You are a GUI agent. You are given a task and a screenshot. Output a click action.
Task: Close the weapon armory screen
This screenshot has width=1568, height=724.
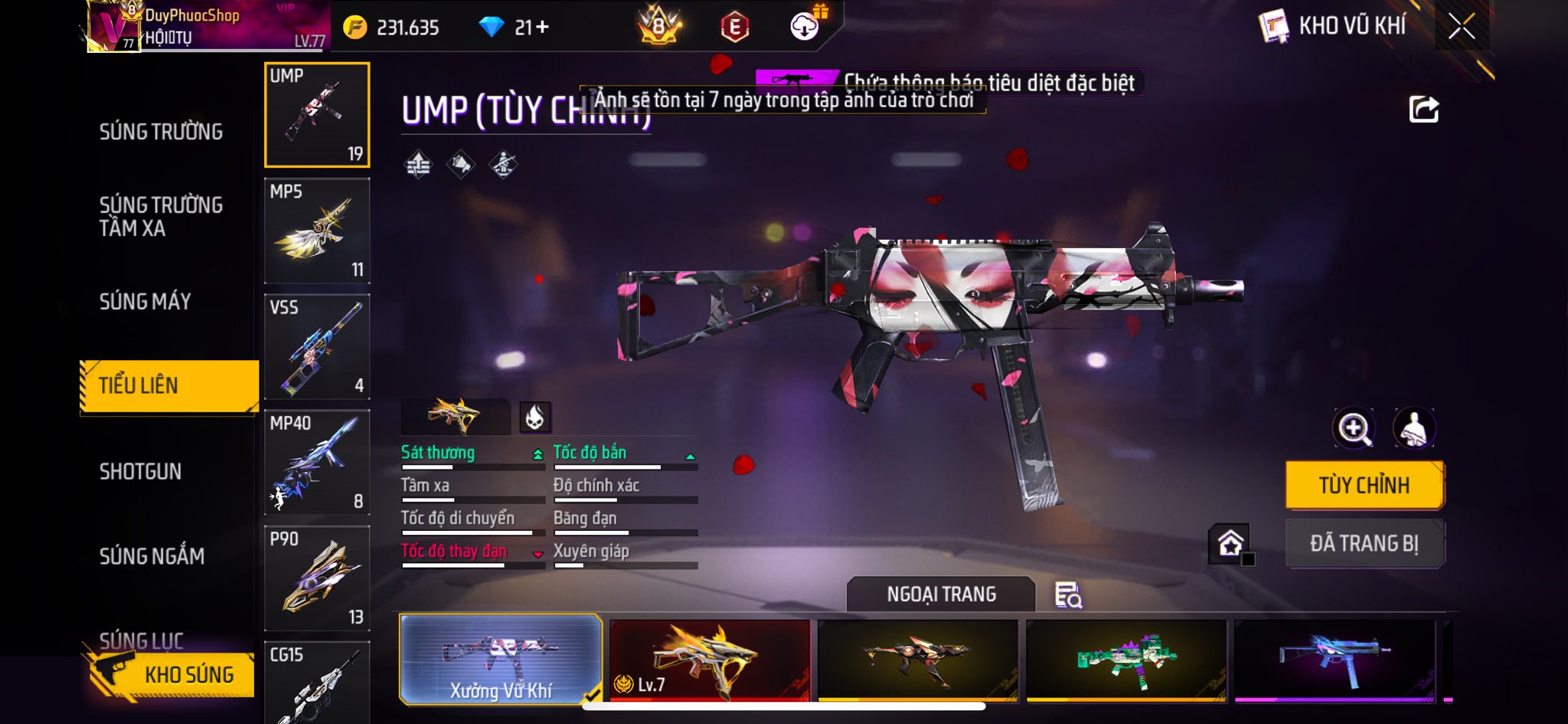click(x=1461, y=27)
